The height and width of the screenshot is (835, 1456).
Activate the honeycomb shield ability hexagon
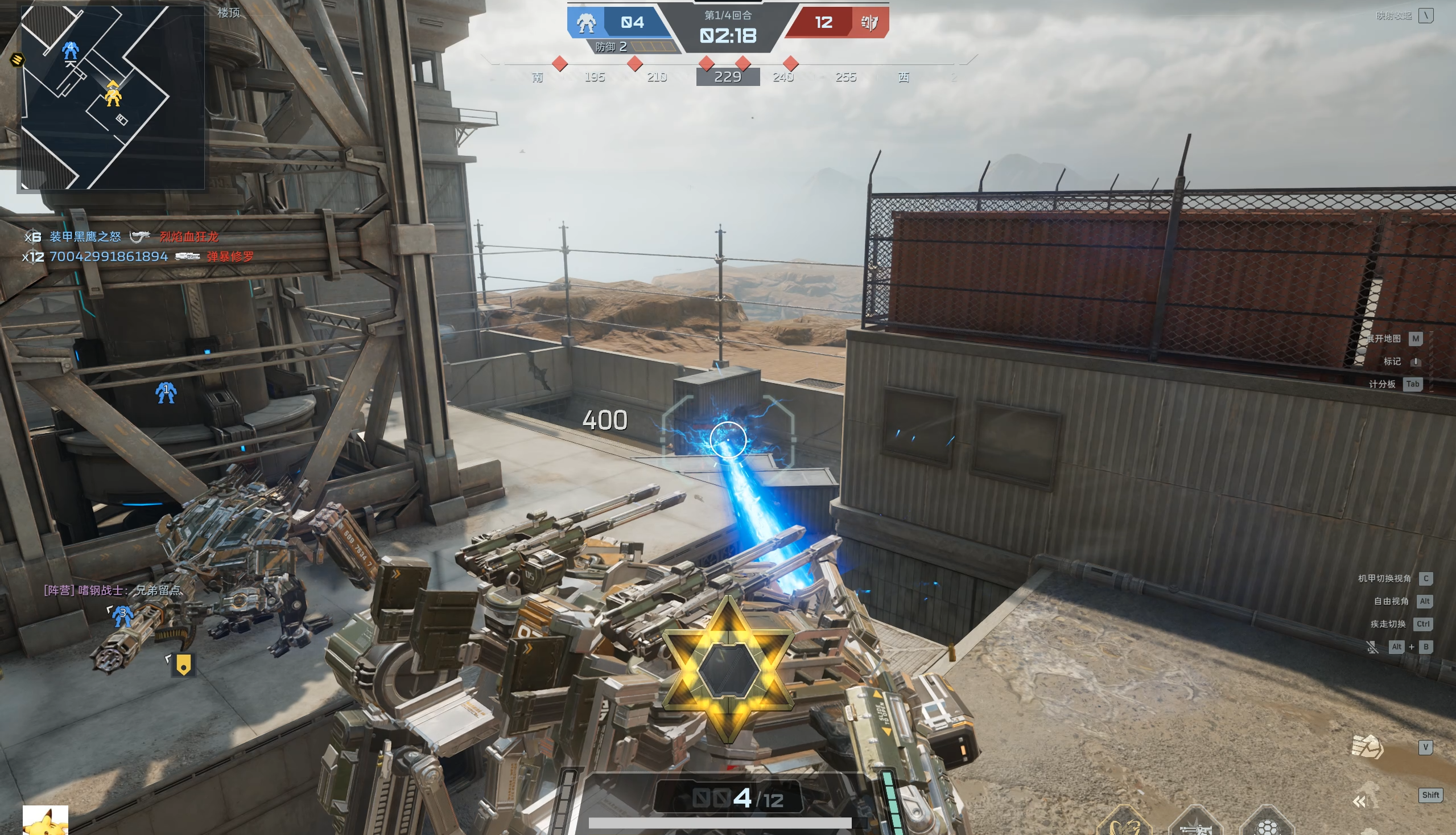(x=1268, y=826)
